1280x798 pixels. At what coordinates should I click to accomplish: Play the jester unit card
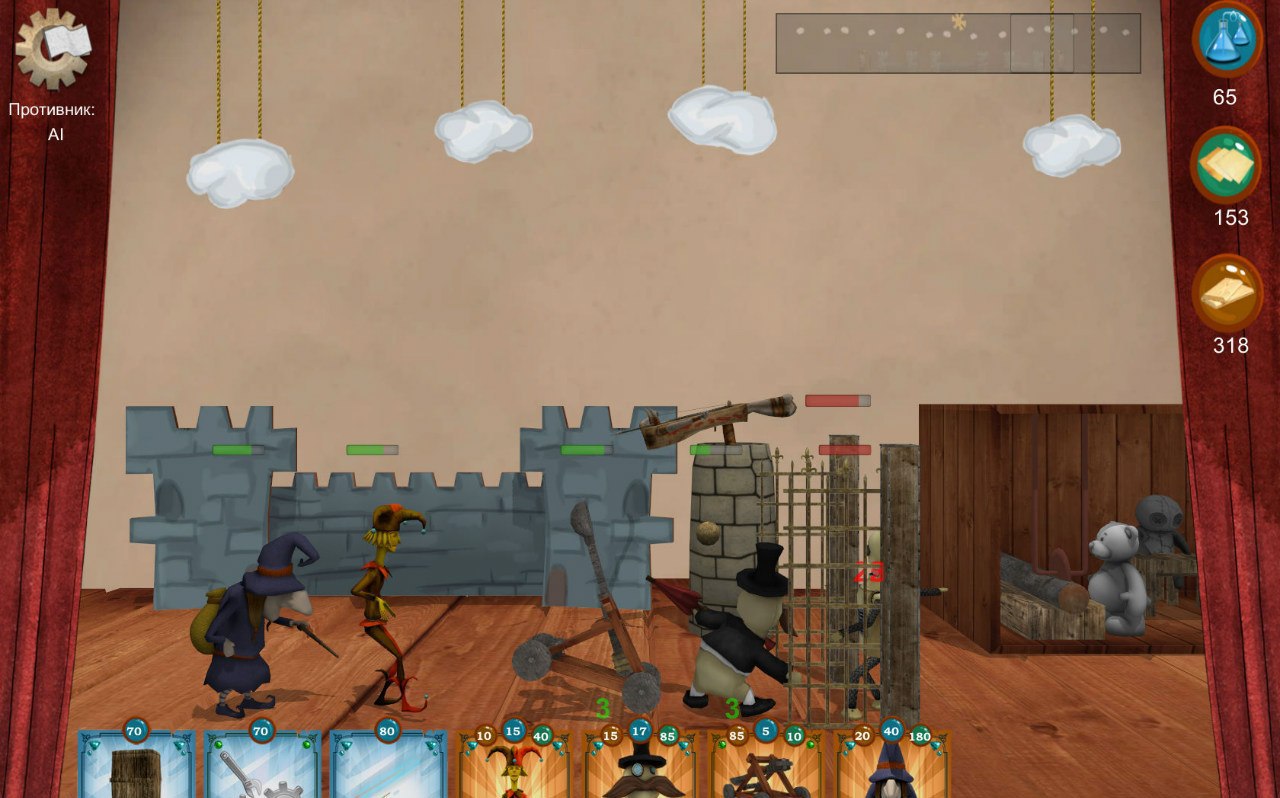[513, 770]
